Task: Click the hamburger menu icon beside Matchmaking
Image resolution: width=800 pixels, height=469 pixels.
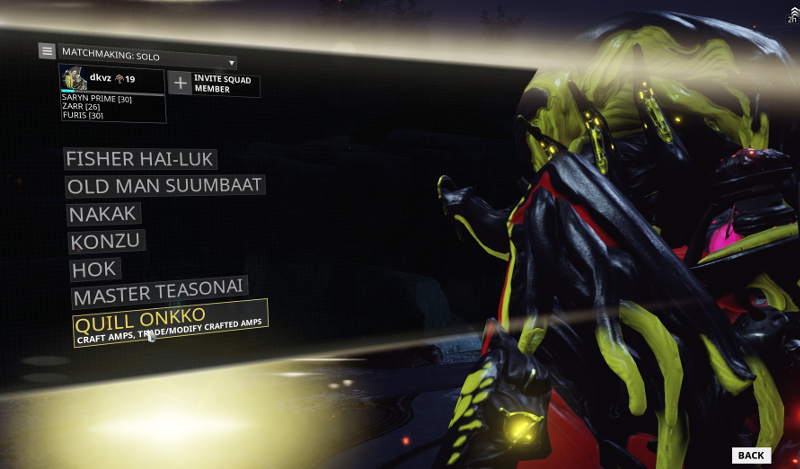Action: 47,51
